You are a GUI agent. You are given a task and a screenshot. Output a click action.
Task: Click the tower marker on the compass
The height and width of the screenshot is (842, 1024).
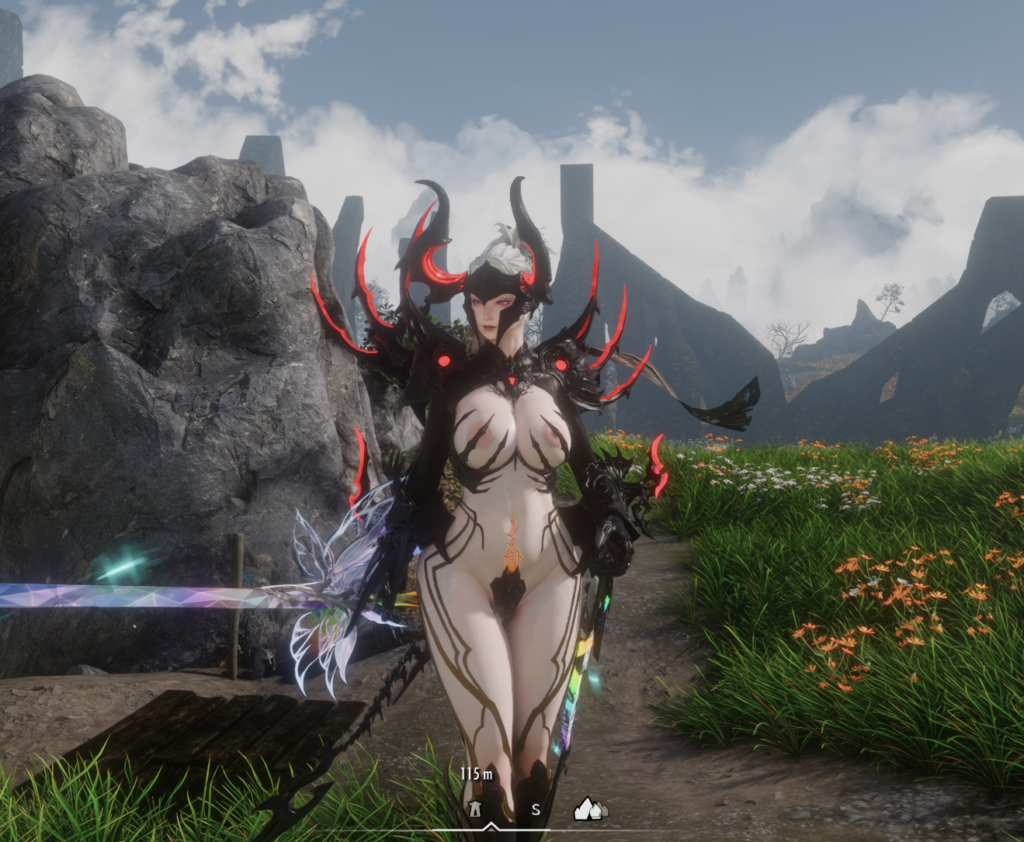pyautogui.click(x=476, y=808)
